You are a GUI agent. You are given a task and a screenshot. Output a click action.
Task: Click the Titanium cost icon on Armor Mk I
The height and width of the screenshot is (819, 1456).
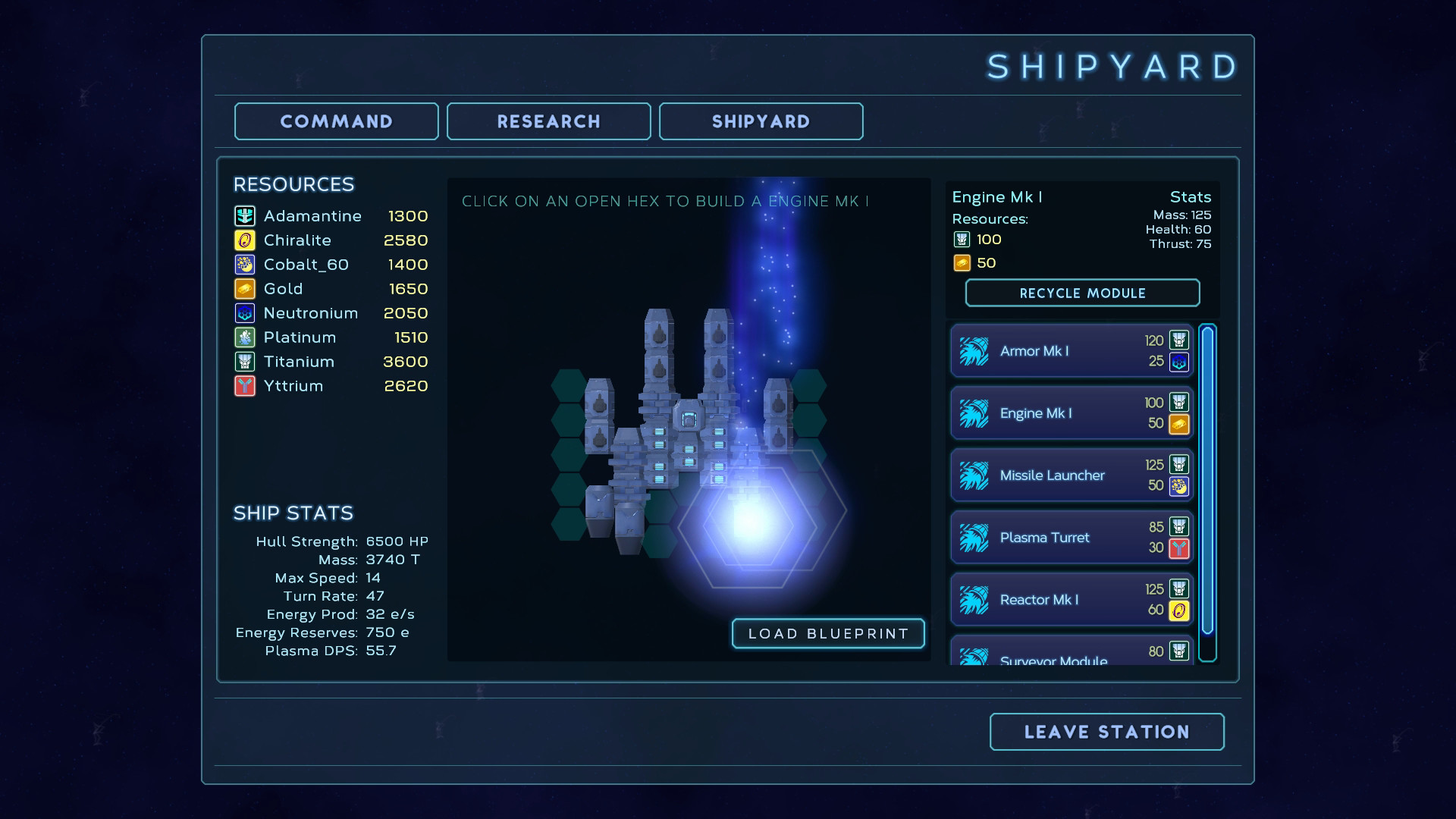pyautogui.click(x=1178, y=340)
